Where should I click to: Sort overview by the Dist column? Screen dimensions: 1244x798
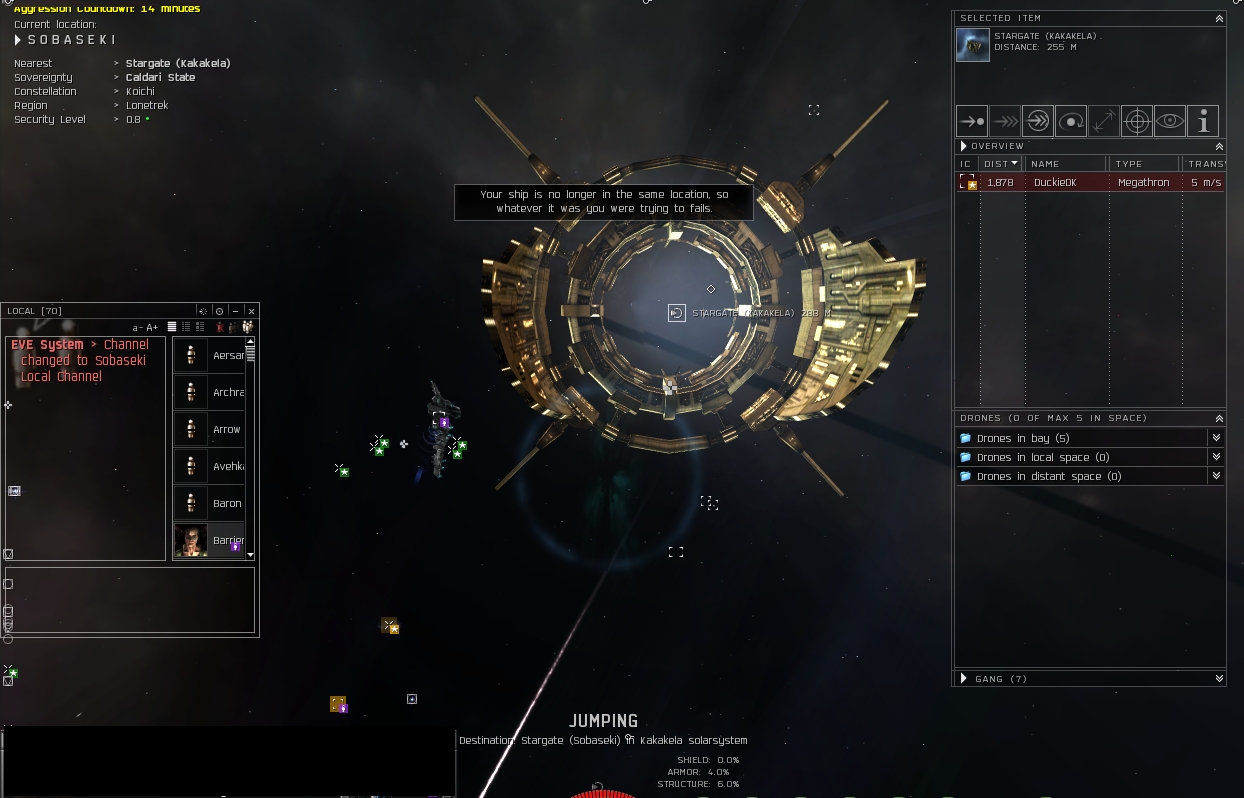point(1000,164)
